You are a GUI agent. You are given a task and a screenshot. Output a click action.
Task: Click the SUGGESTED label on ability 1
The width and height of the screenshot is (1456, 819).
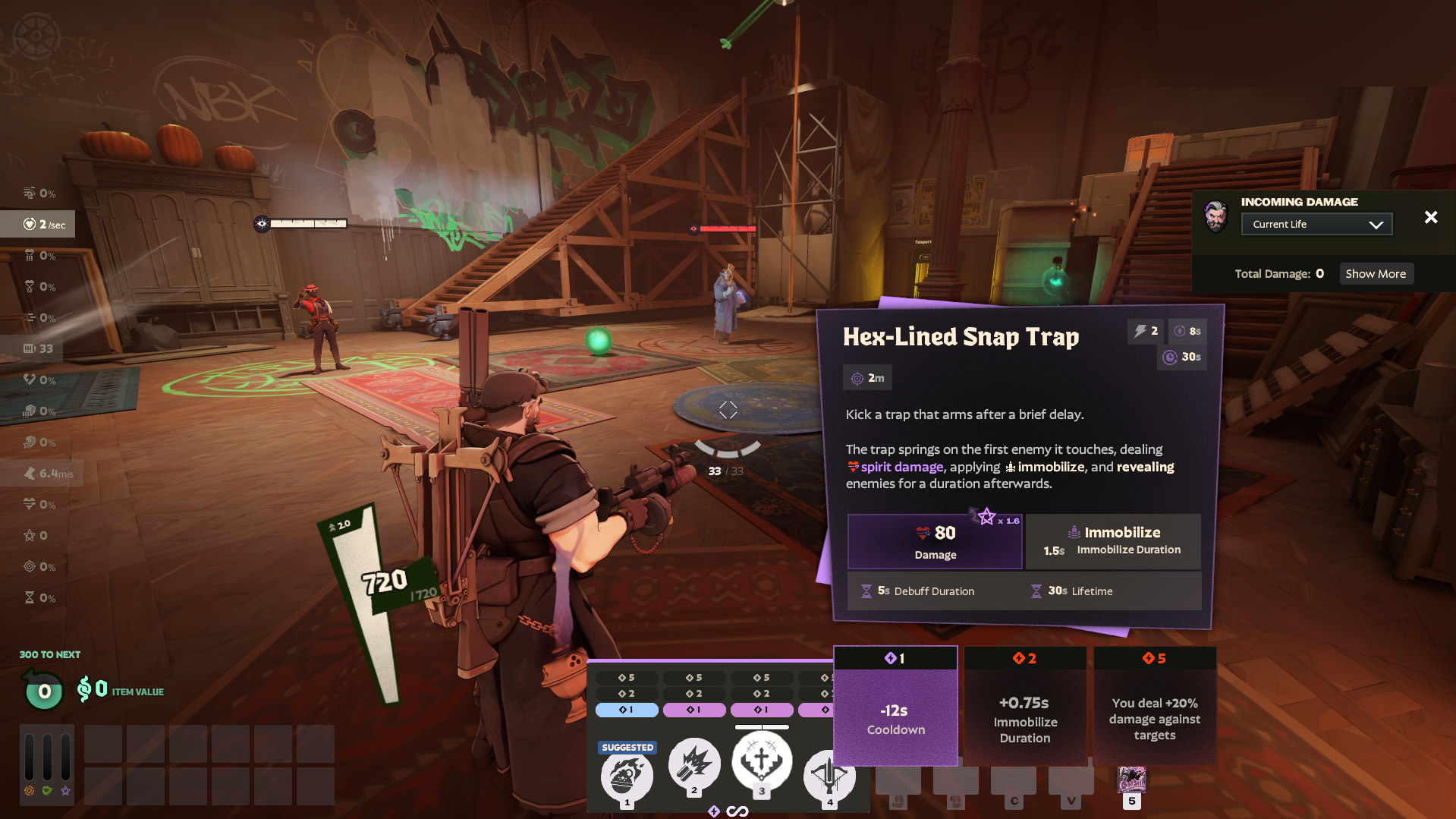[x=627, y=747]
